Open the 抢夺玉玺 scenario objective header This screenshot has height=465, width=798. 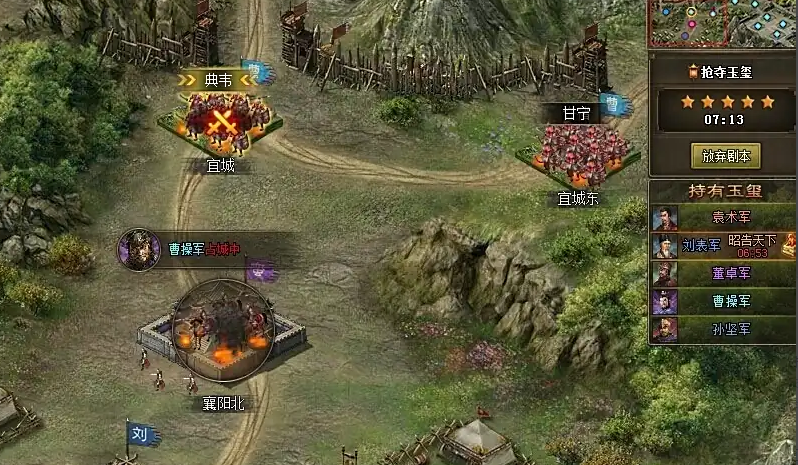click(726, 71)
